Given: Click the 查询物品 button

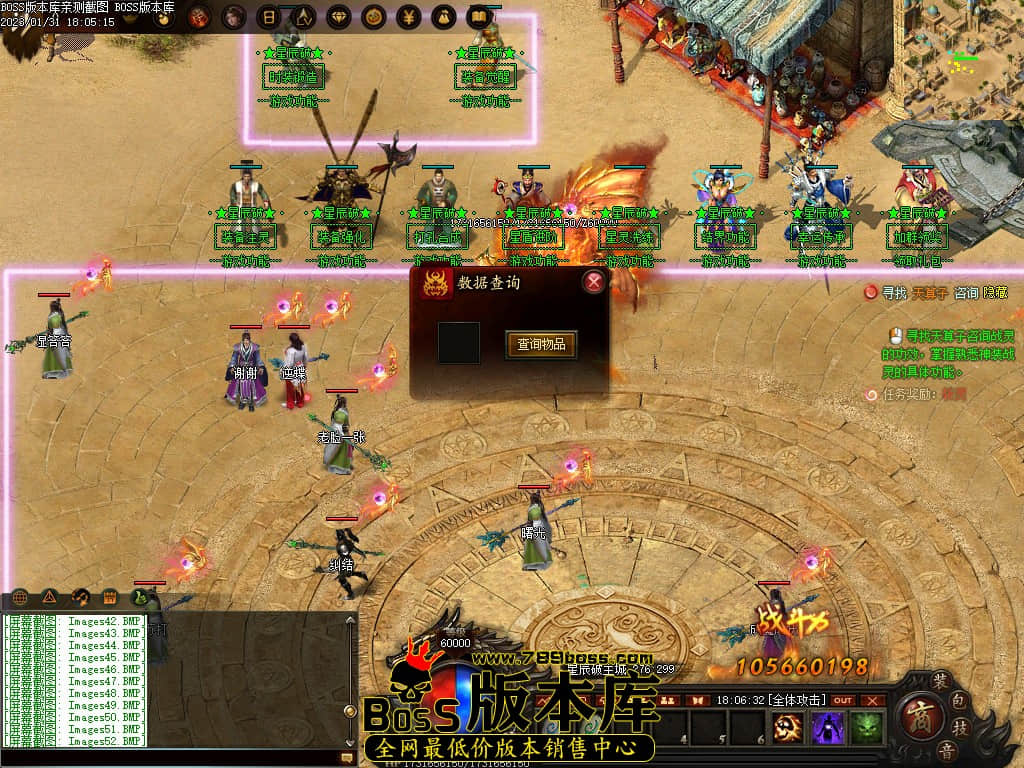Looking at the screenshot, I should pos(541,345).
